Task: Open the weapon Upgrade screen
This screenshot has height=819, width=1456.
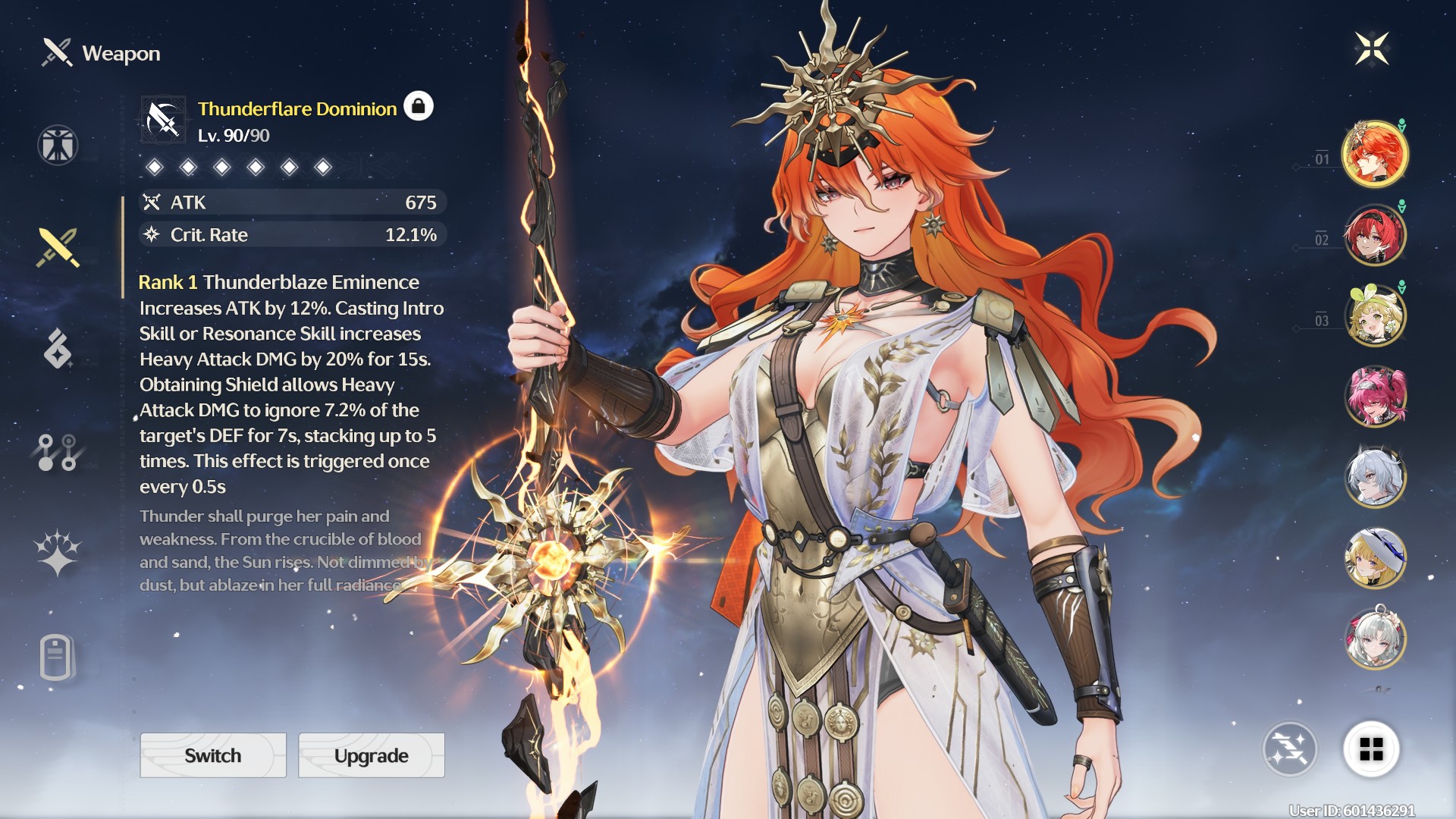Action: coord(371,755)
